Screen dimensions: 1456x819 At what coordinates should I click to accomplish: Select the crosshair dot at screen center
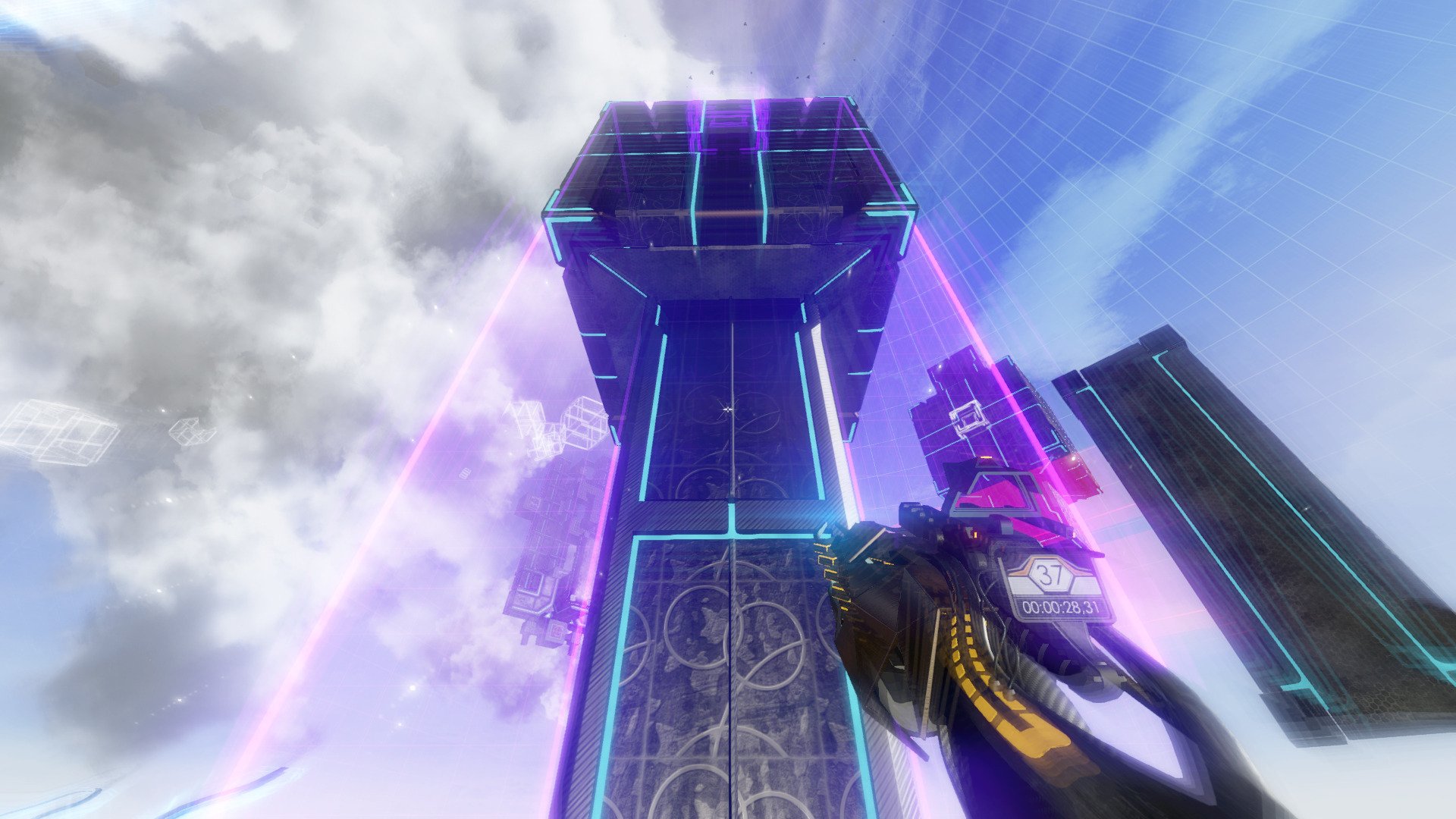726,409
